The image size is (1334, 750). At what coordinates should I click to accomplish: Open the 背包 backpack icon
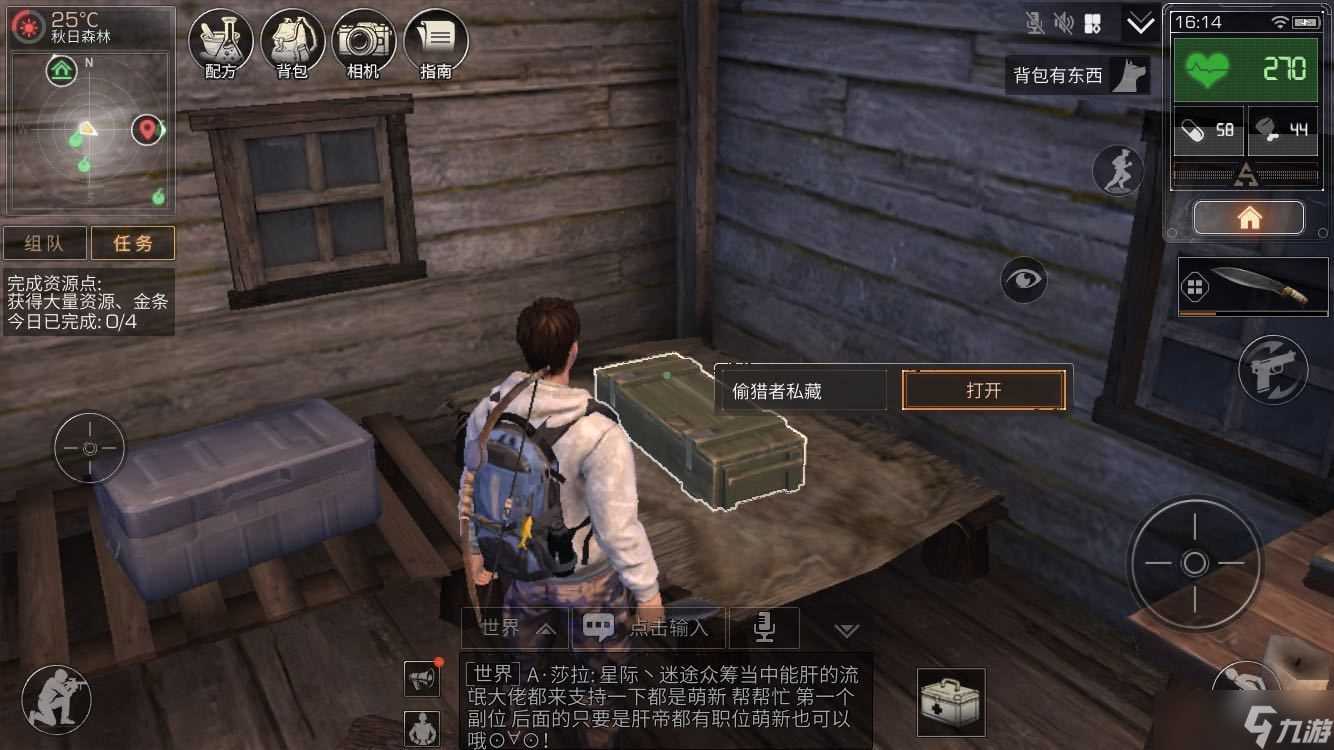click(292, 40)
